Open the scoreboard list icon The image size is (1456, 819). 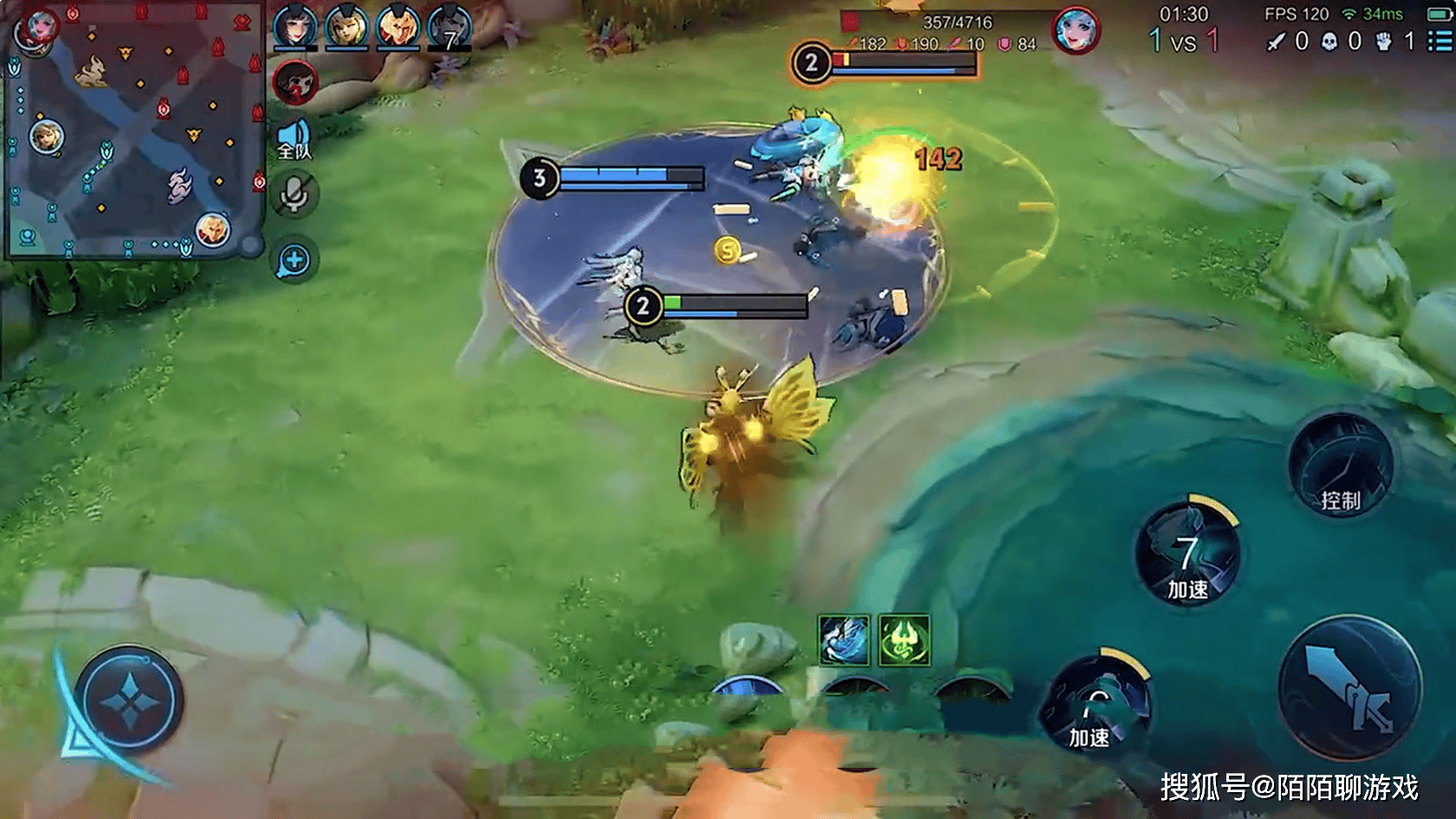pyautogui.click(x=1439, y=40)
